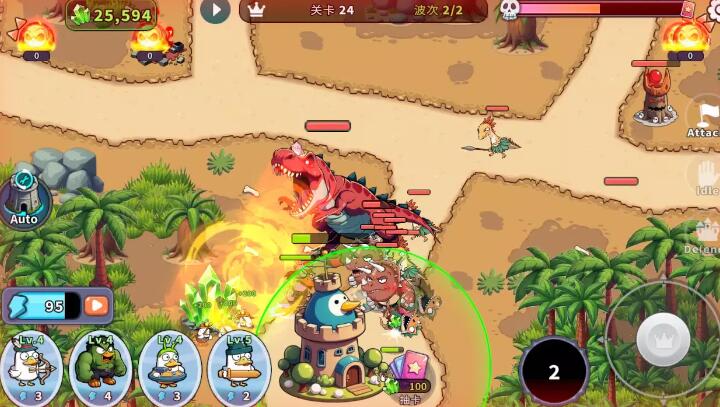Set units to Idle stance
The height and width of the screenshot is (407, 720).
click(x=706, y=178)
